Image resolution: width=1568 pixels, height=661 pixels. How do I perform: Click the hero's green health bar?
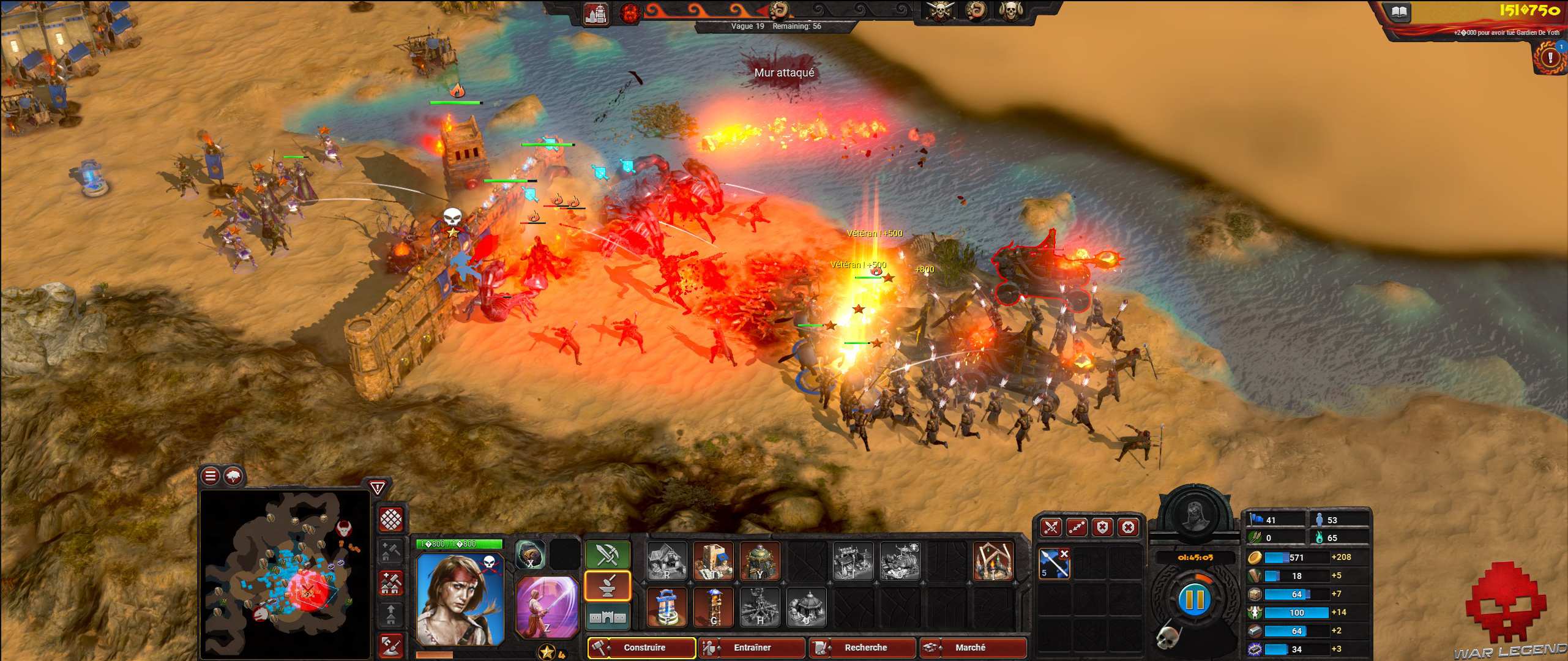point(460,543)
